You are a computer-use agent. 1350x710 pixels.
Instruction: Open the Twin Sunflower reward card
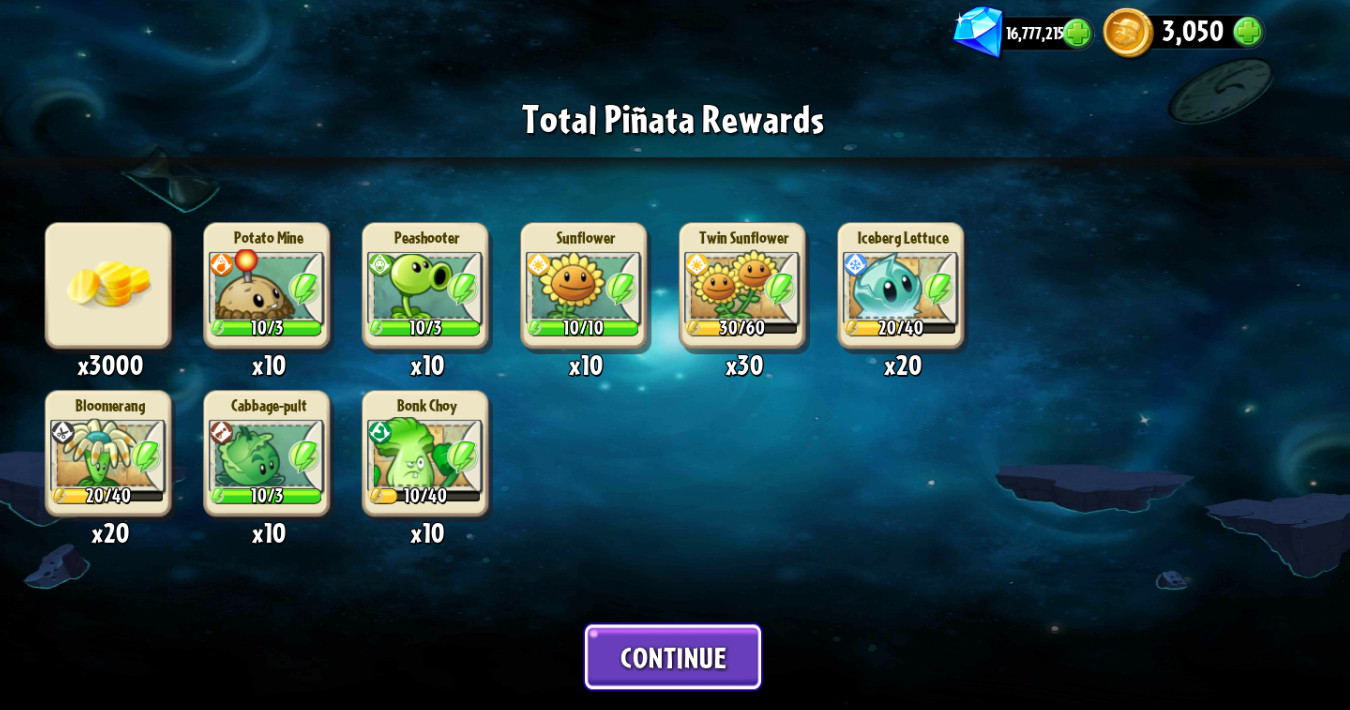point(742,285)
